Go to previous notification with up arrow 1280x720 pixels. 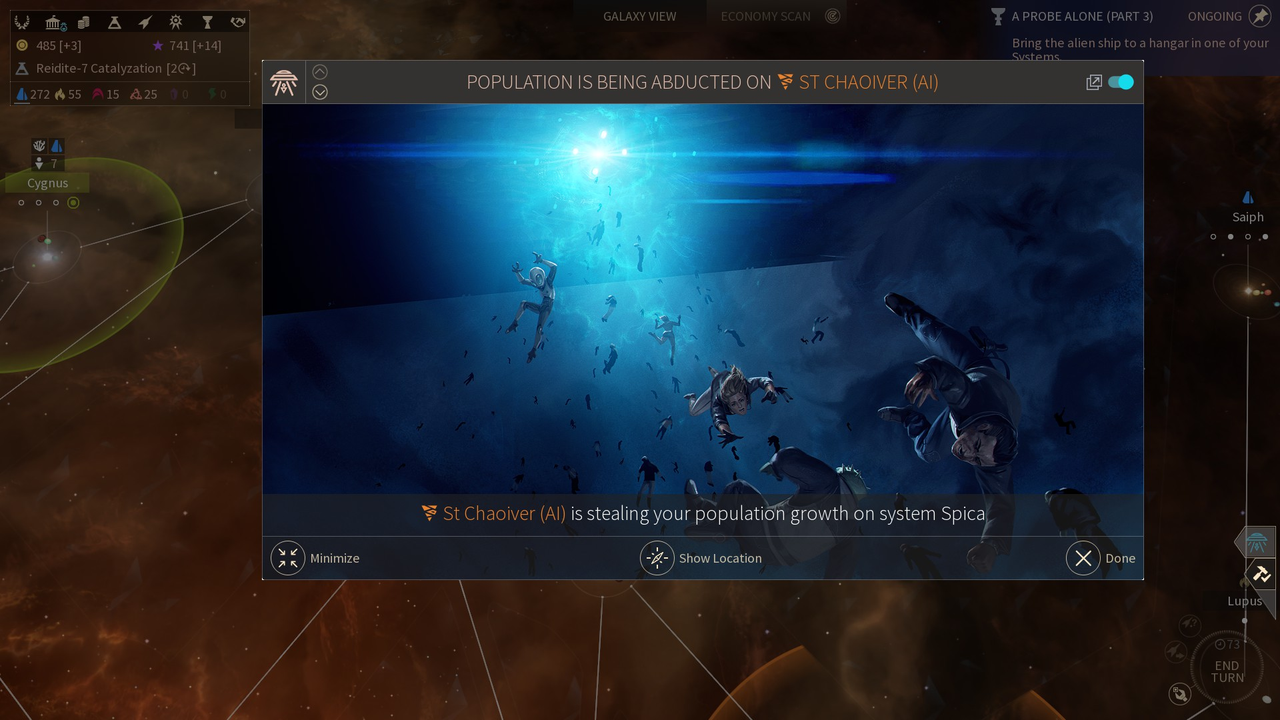click(320, 72)
